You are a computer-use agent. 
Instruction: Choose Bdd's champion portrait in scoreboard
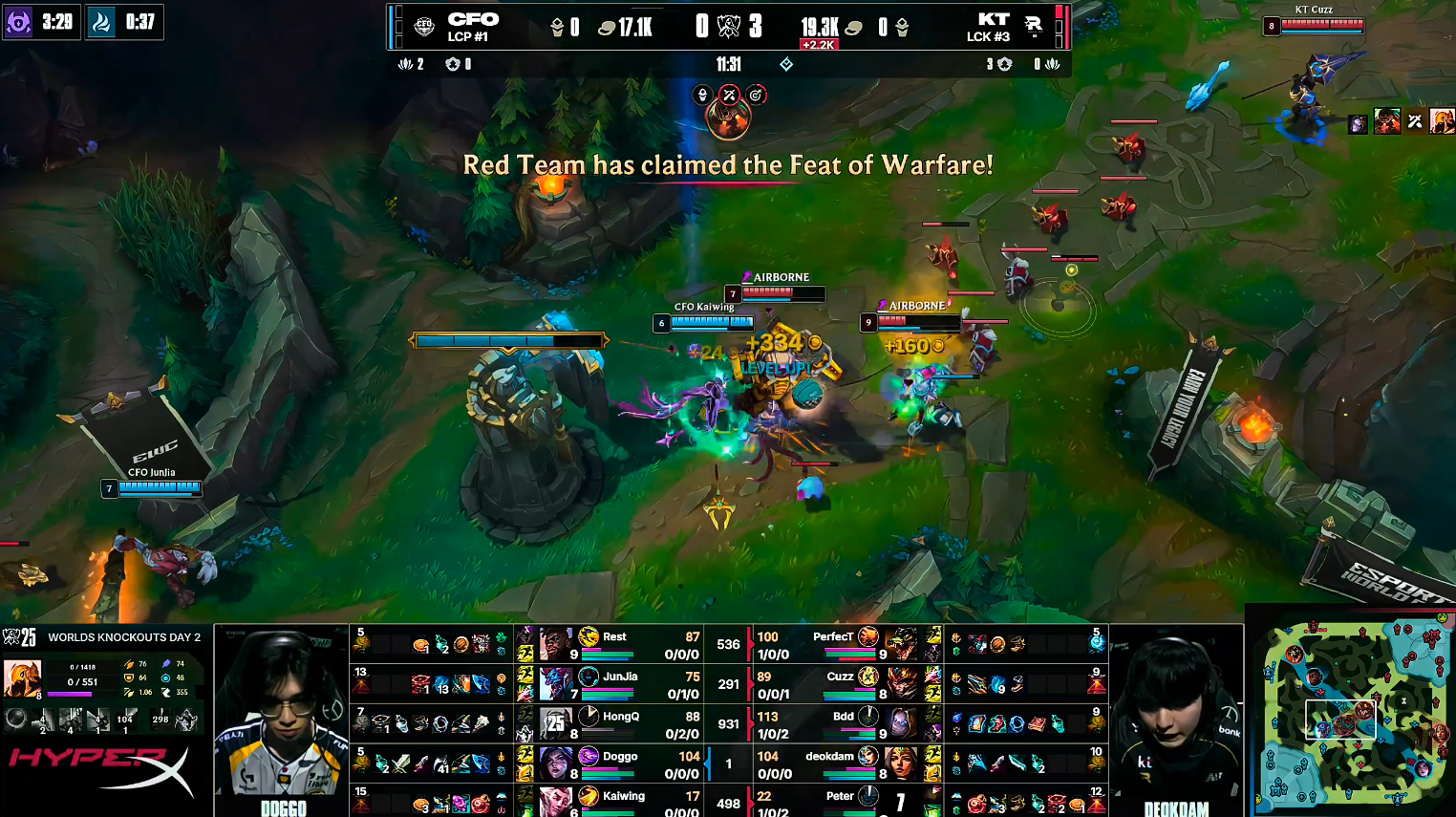click(x=900, y=723)
